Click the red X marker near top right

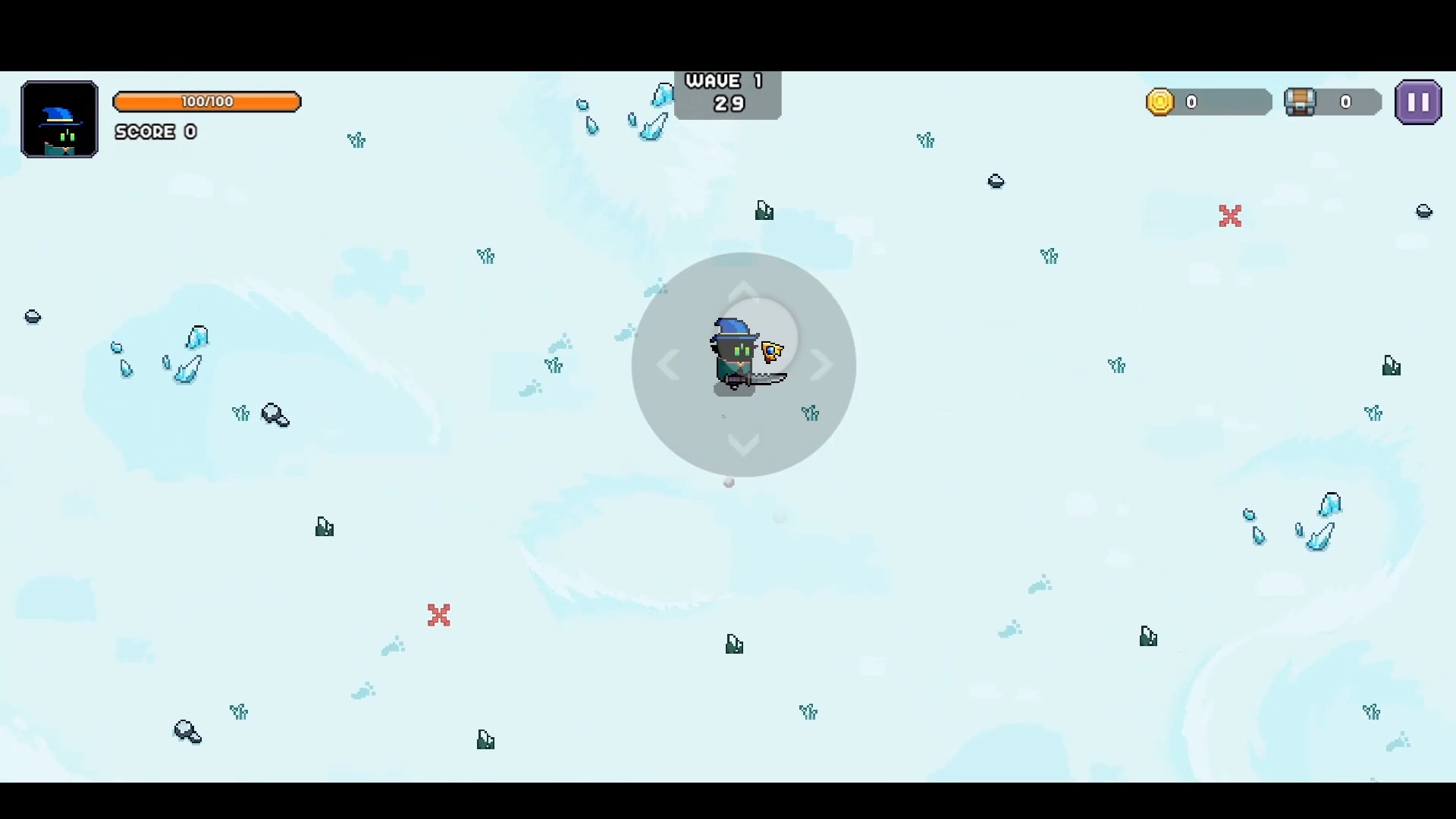[1230, 216]
